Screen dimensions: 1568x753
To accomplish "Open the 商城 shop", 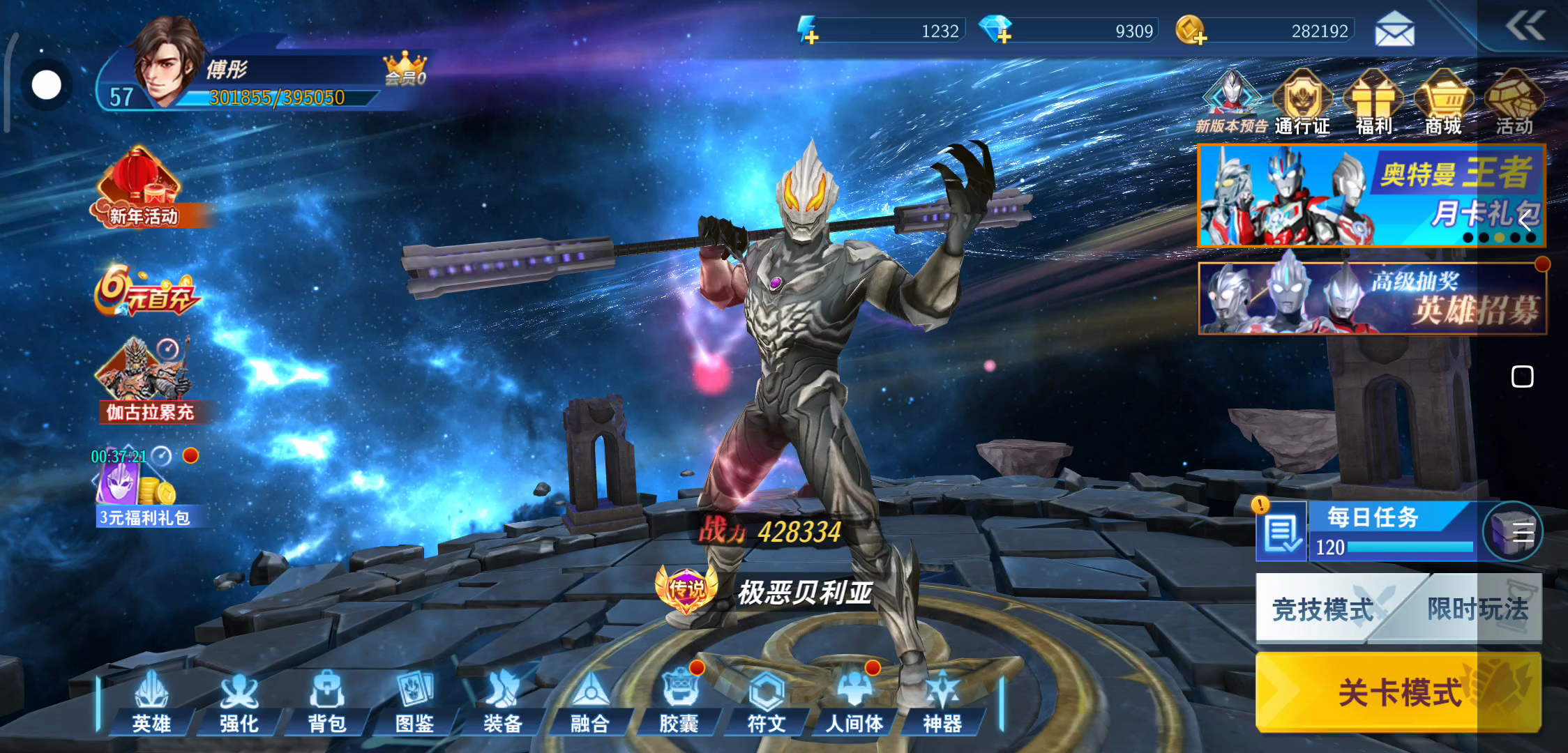I will click(1443, 102).
